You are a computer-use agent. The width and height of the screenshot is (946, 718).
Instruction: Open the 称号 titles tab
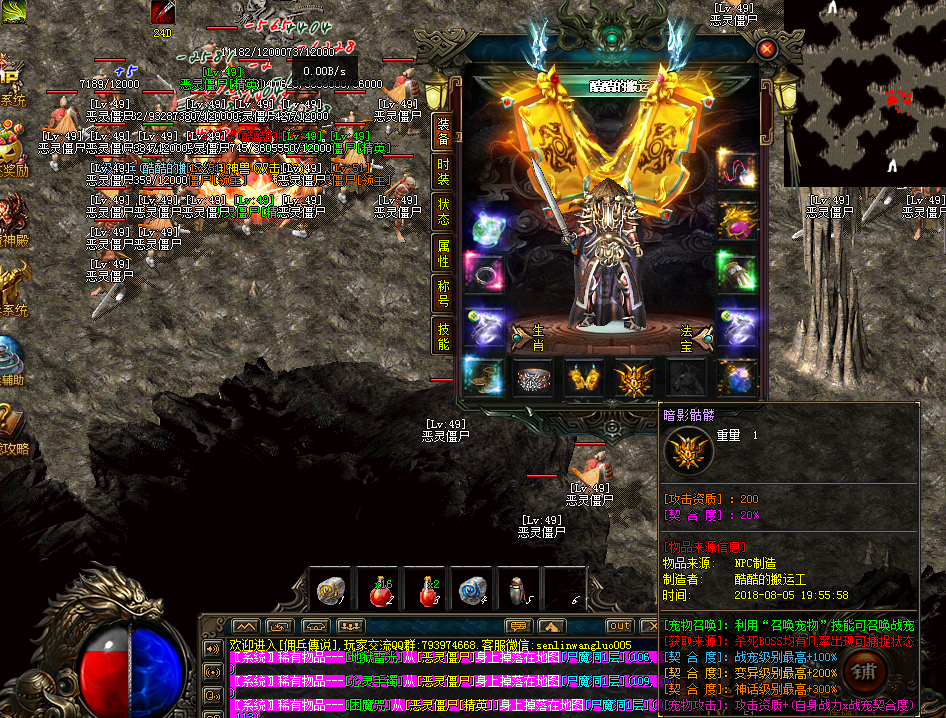coord(442,294)
